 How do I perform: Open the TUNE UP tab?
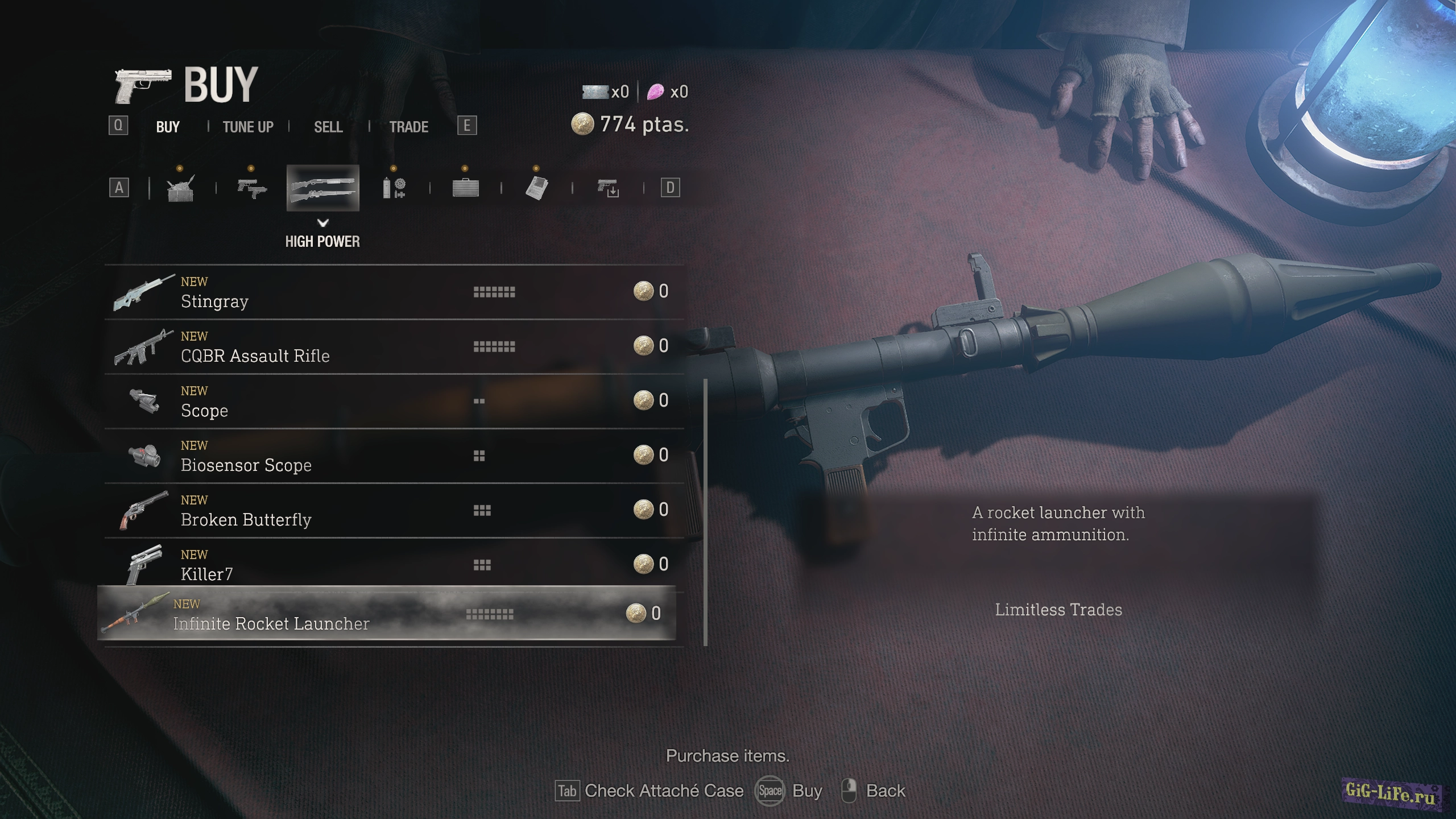coord(247,127)
